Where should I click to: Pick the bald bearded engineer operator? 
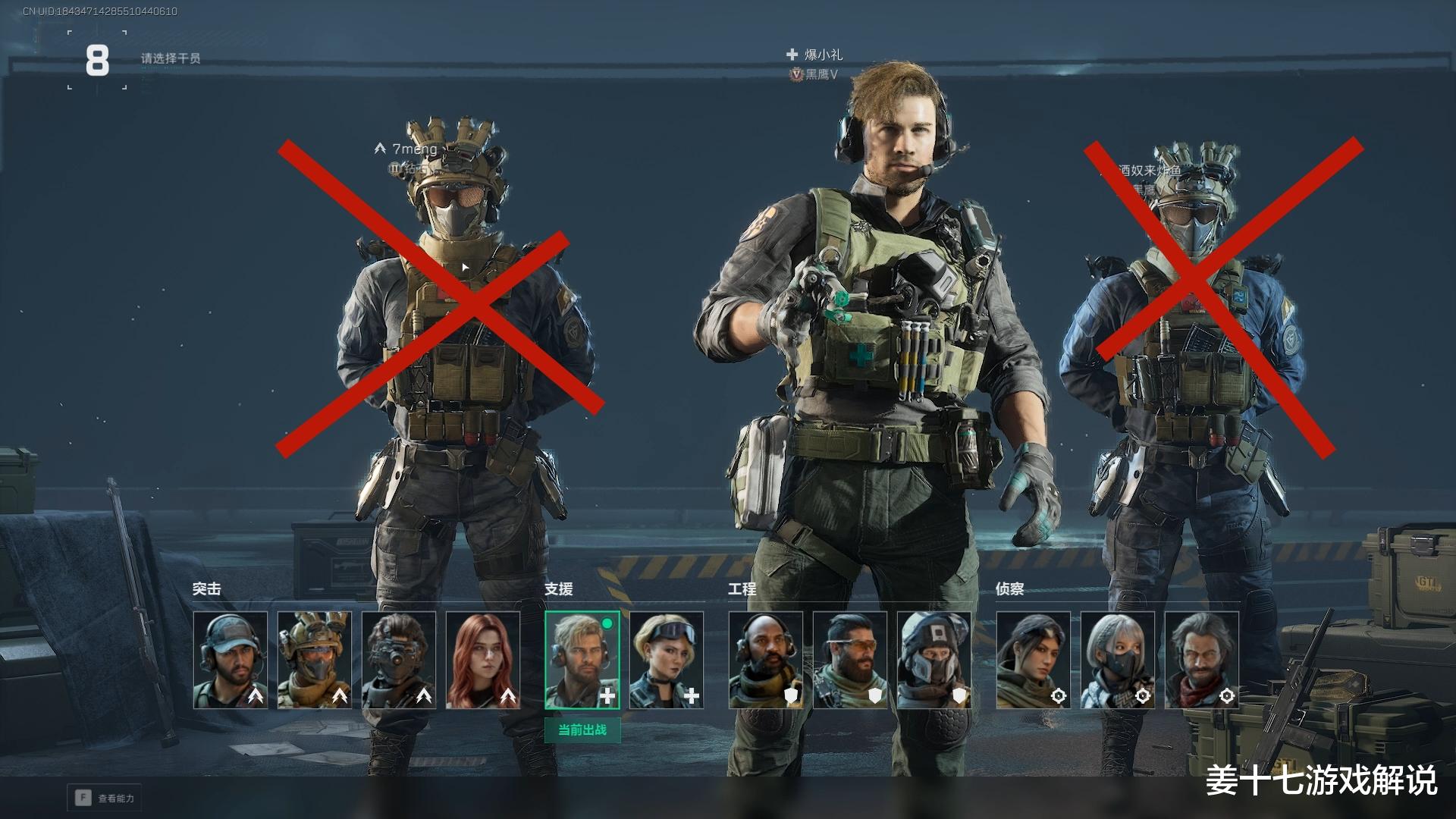[x=766, y=661]
